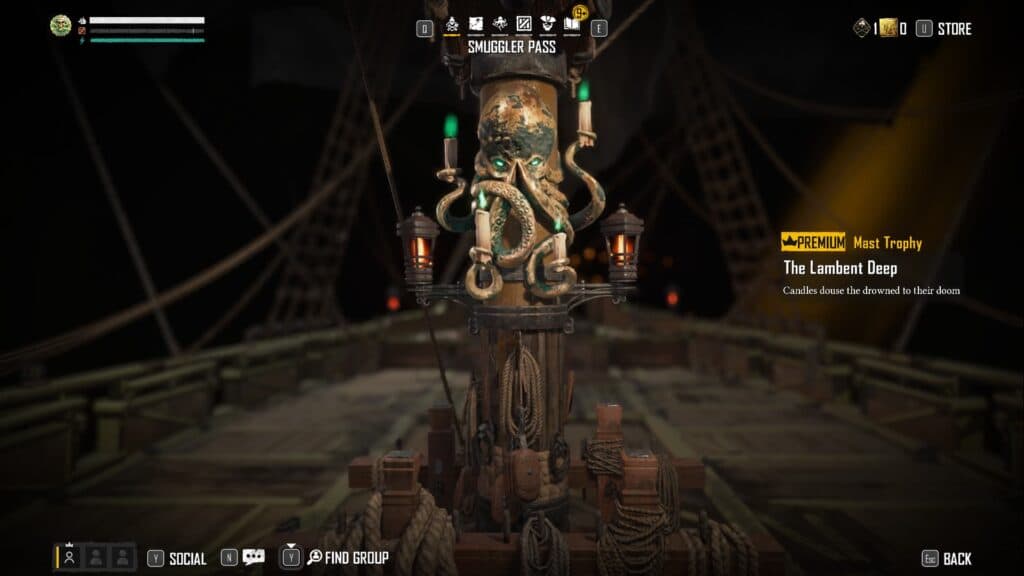Open the Social menu
The image size is (1024, 576).
[188, 558]
